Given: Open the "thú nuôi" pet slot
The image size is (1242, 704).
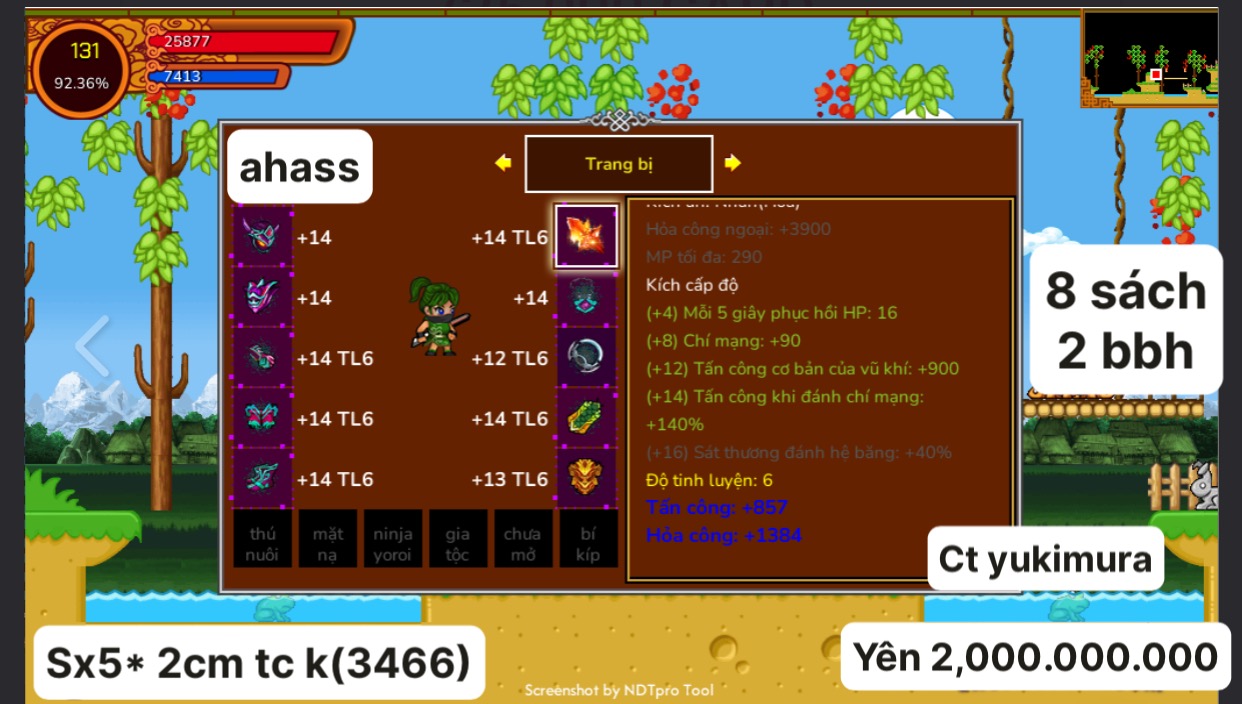Looking at the screenshot, I should click(262, 540).
